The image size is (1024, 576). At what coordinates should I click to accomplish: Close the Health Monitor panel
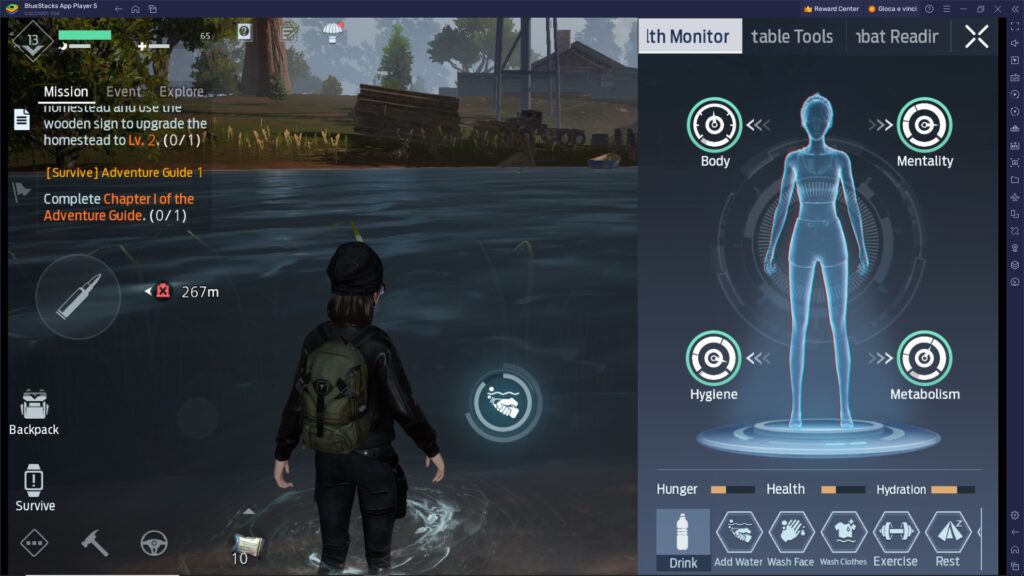click(976, 37)
